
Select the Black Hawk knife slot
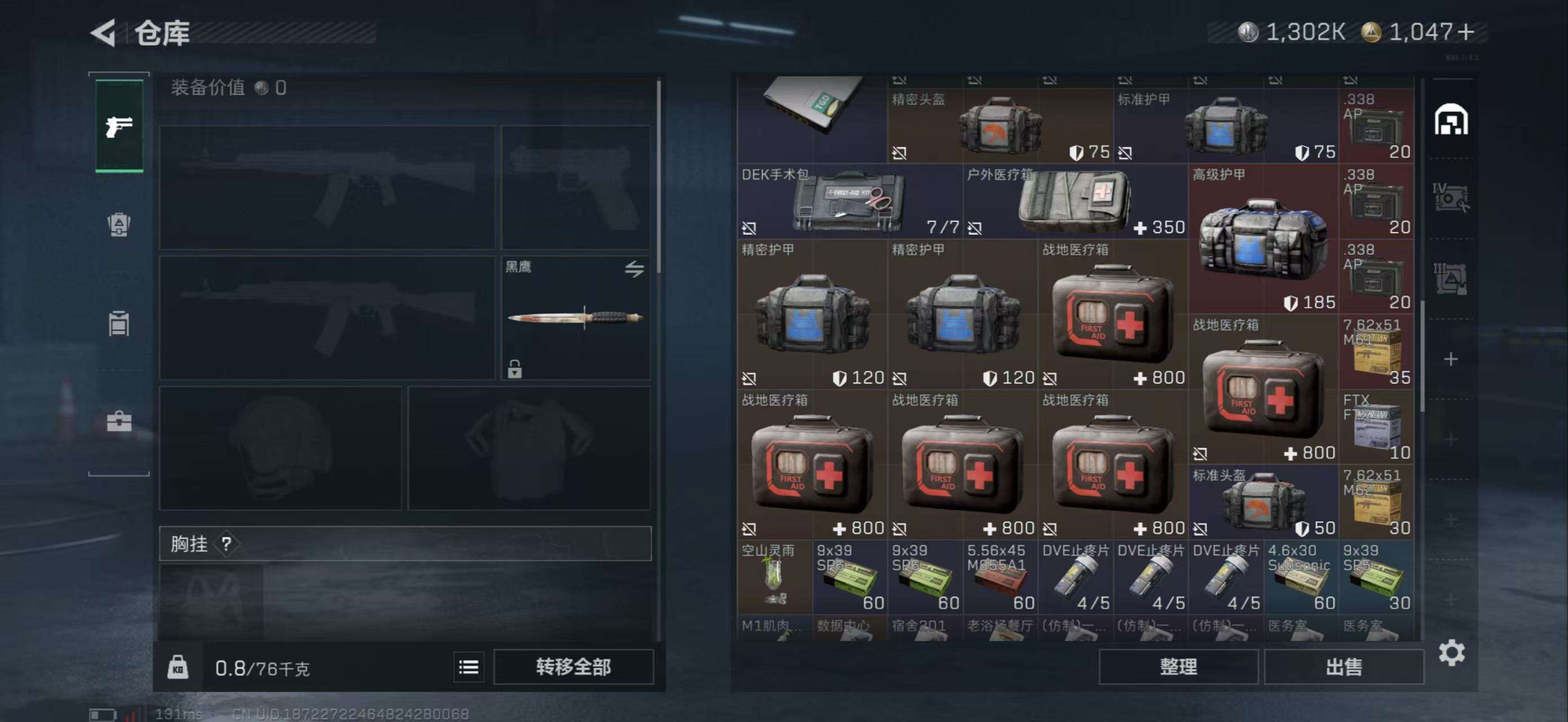click(575, 318)
